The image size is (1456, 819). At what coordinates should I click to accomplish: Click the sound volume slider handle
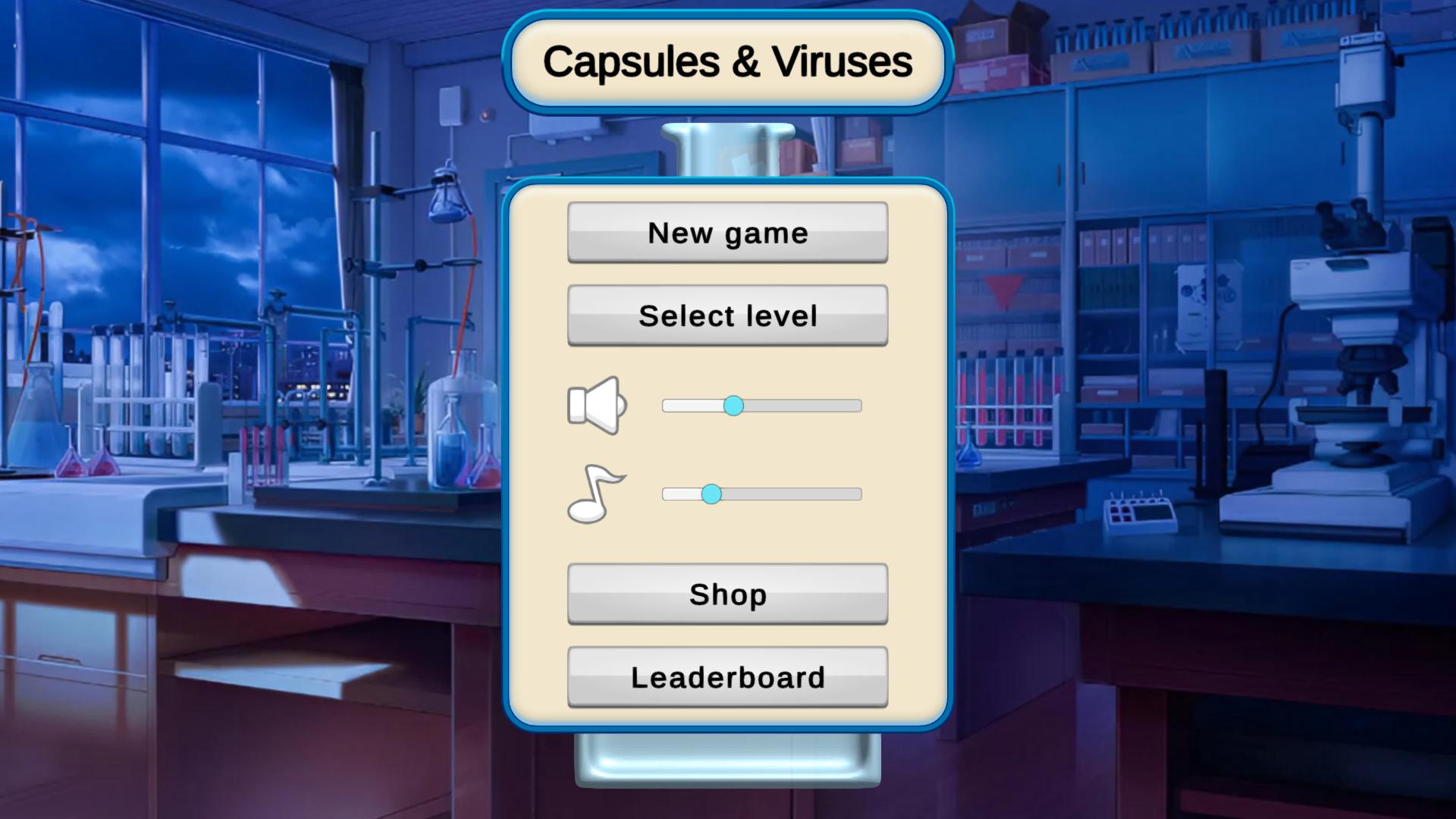coord(734,406)
